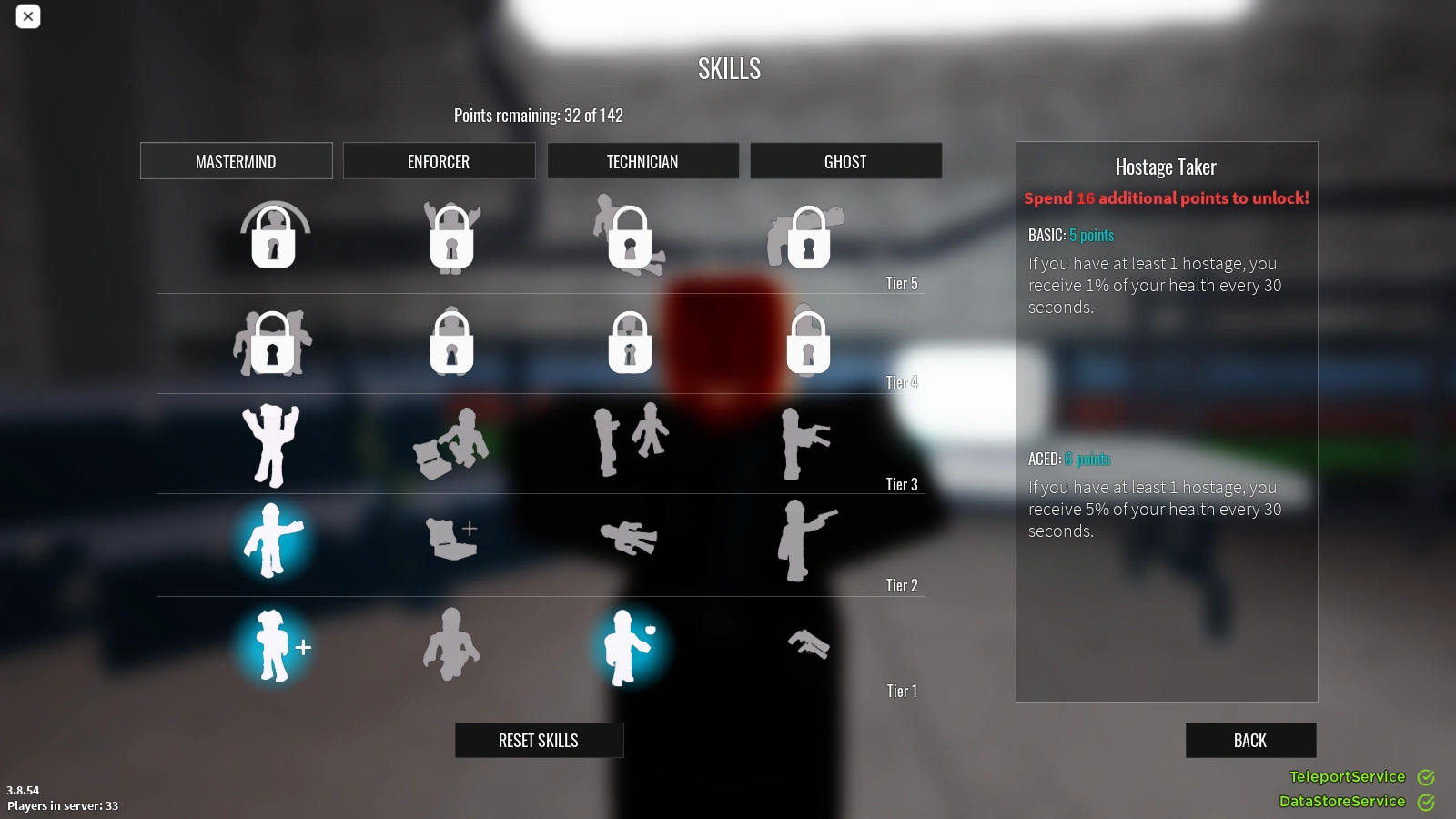Open the Ghost skill tree

pyautogui.click(x=845, y=161)
